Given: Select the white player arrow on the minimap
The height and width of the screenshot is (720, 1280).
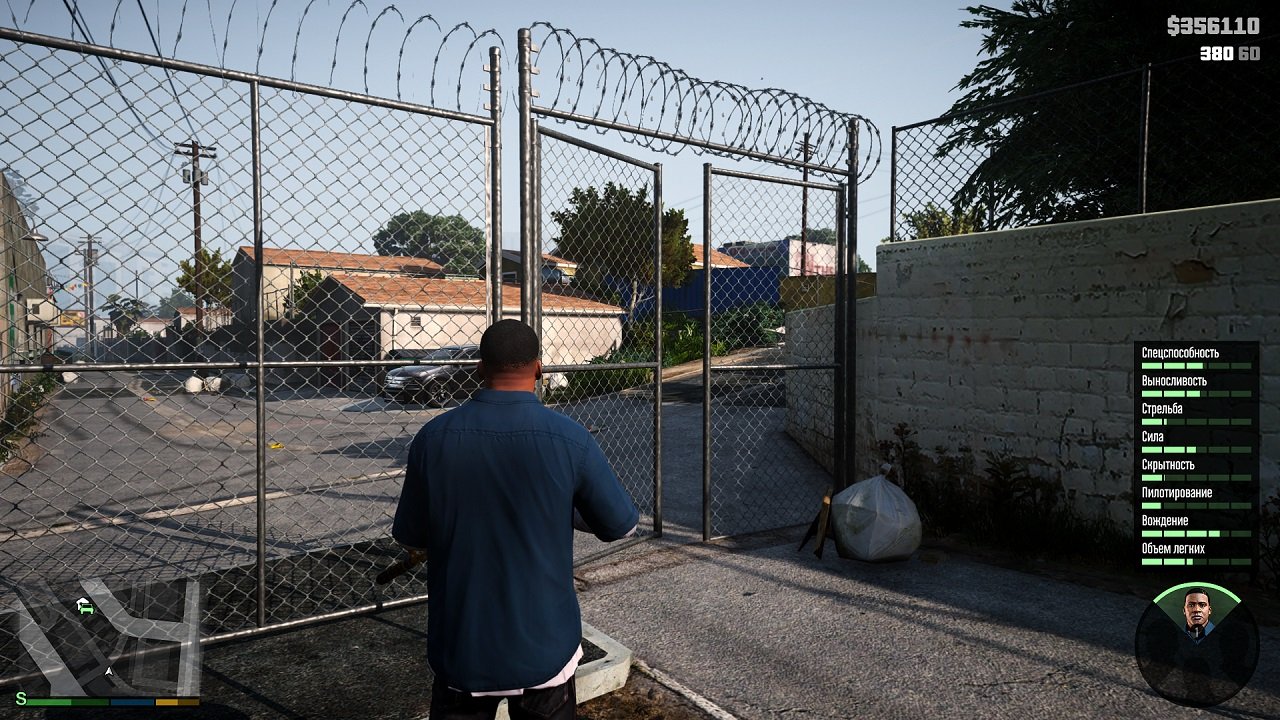Looking at the screenshot, I should [x=109, y=671].
